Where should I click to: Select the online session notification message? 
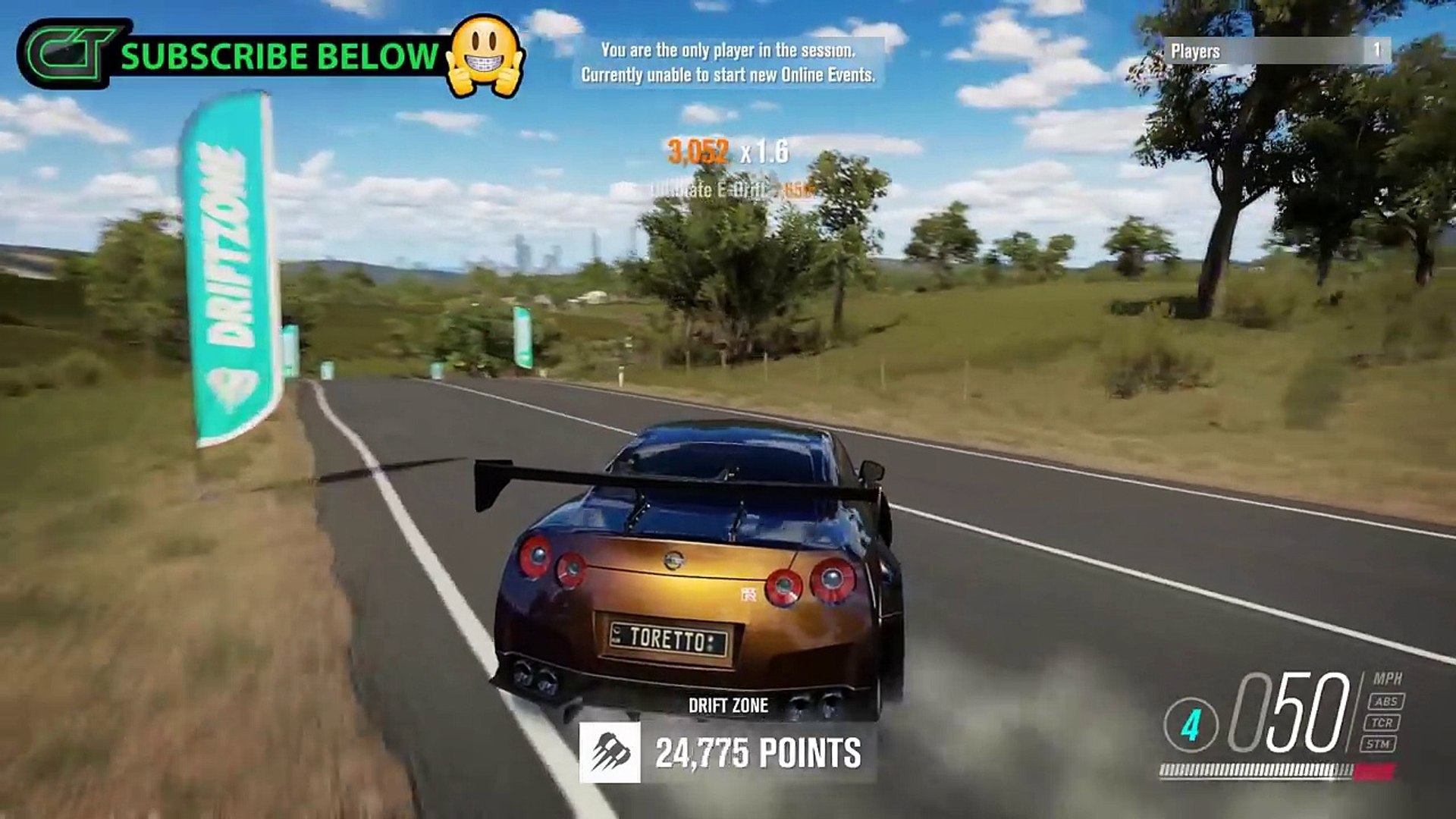pos(727,62)
